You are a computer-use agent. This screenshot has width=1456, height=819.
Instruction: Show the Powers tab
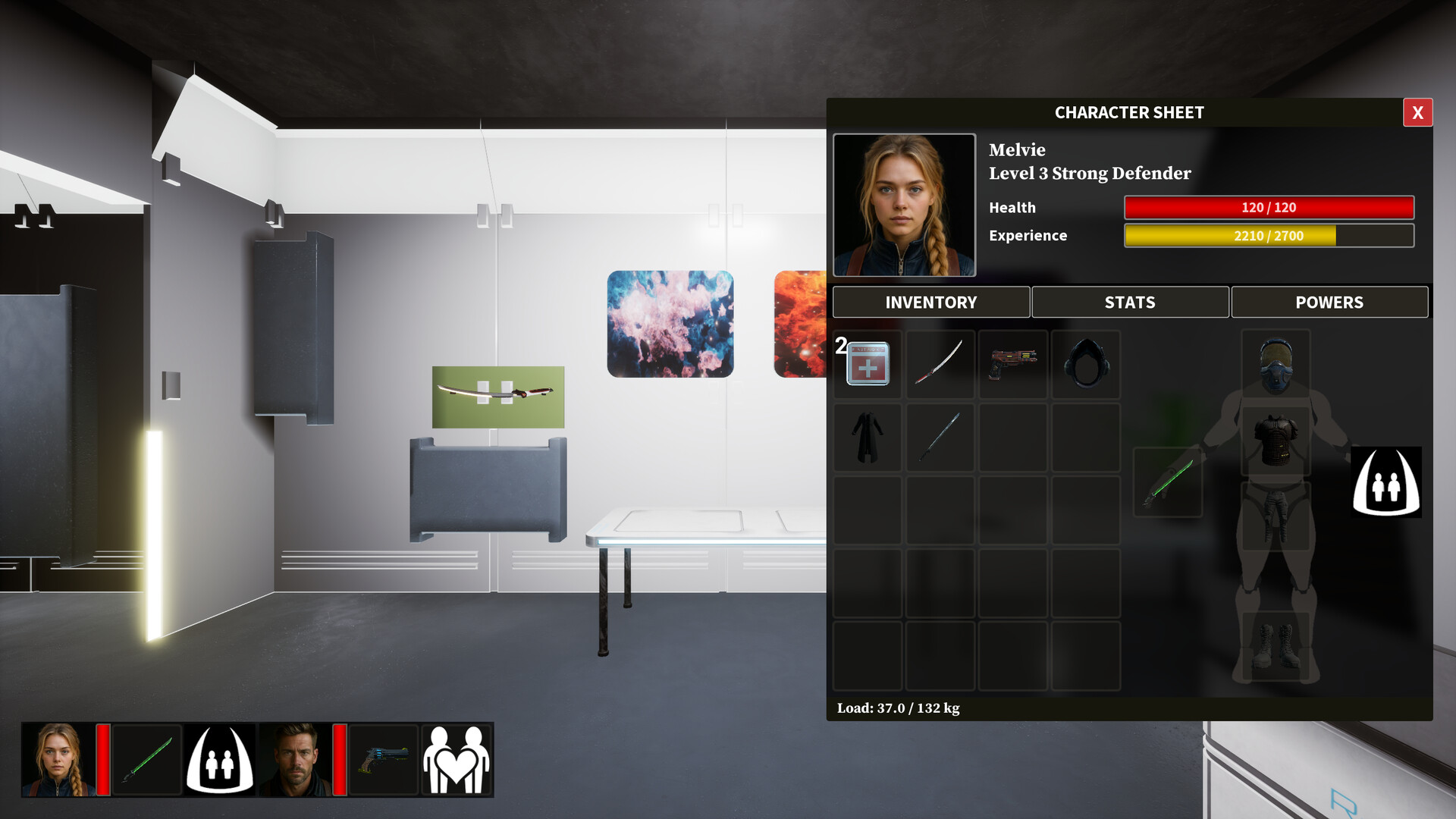1329,303
